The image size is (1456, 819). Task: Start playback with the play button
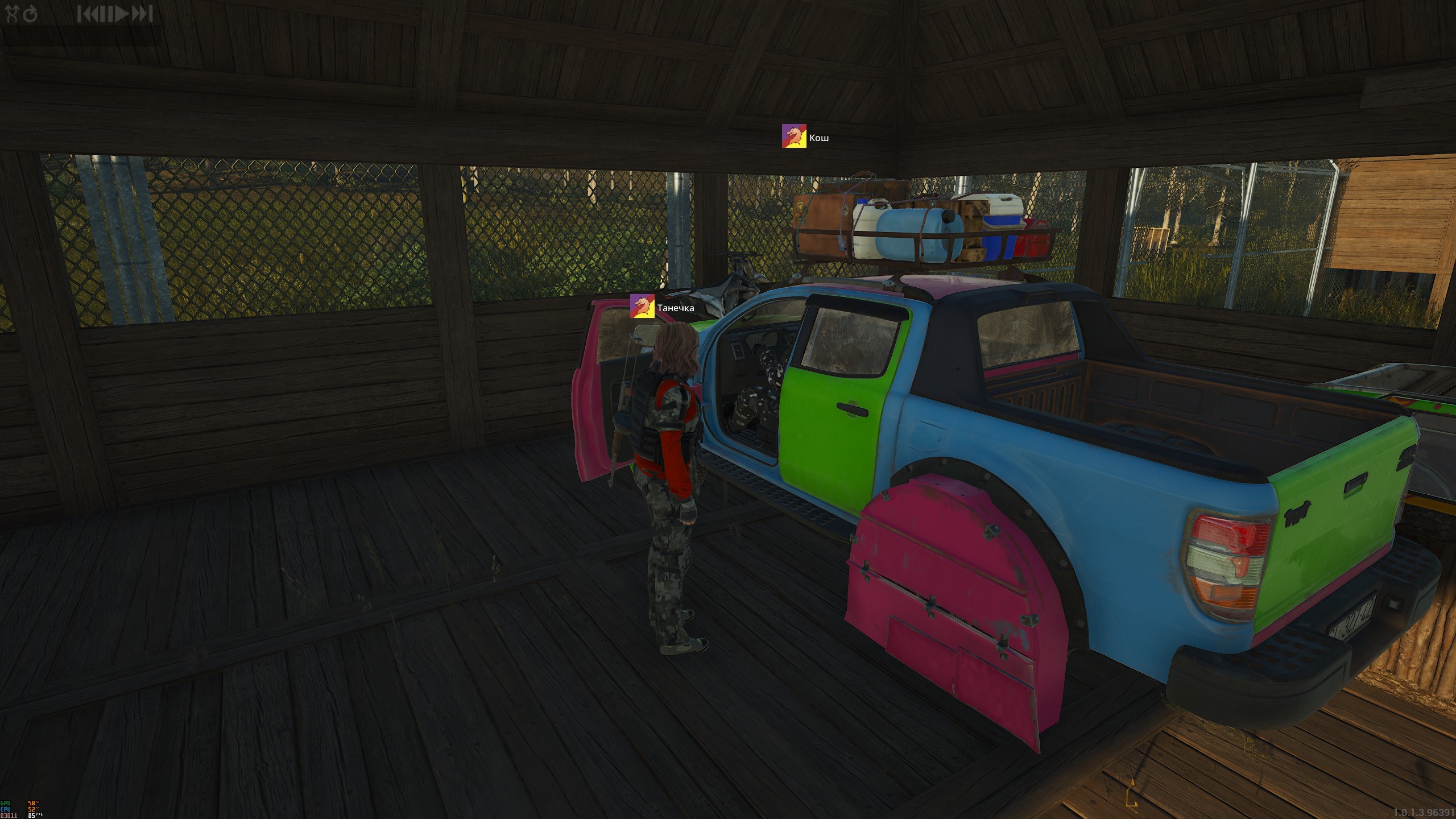[121, 14]
